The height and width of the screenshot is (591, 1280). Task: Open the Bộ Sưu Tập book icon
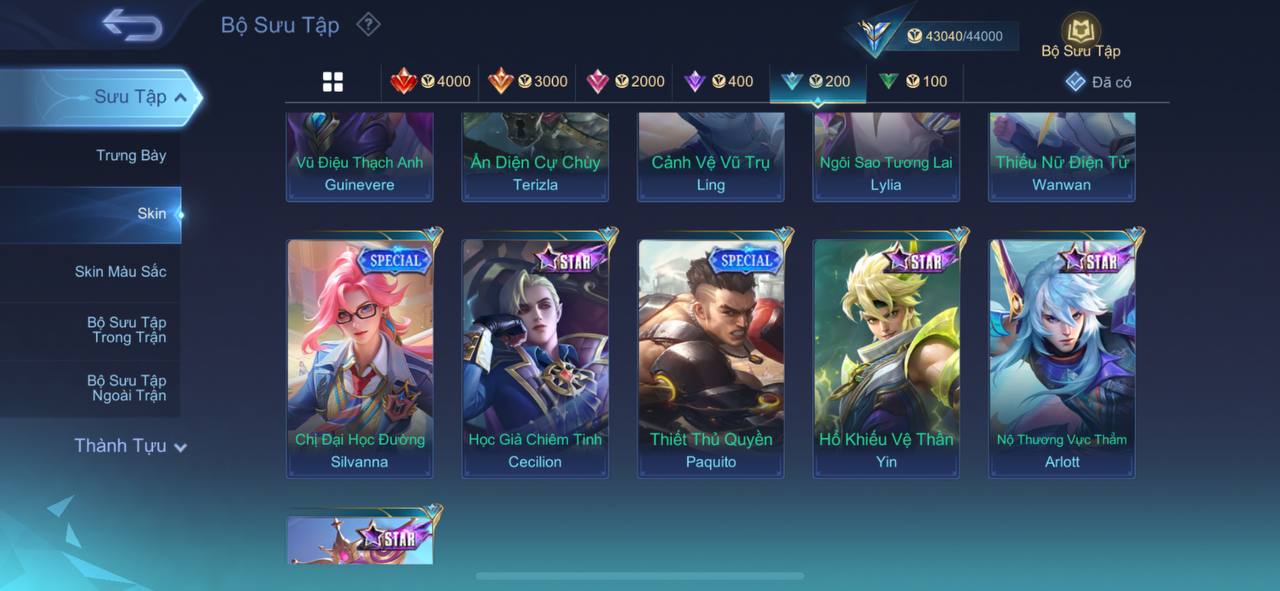[1080, 35]
